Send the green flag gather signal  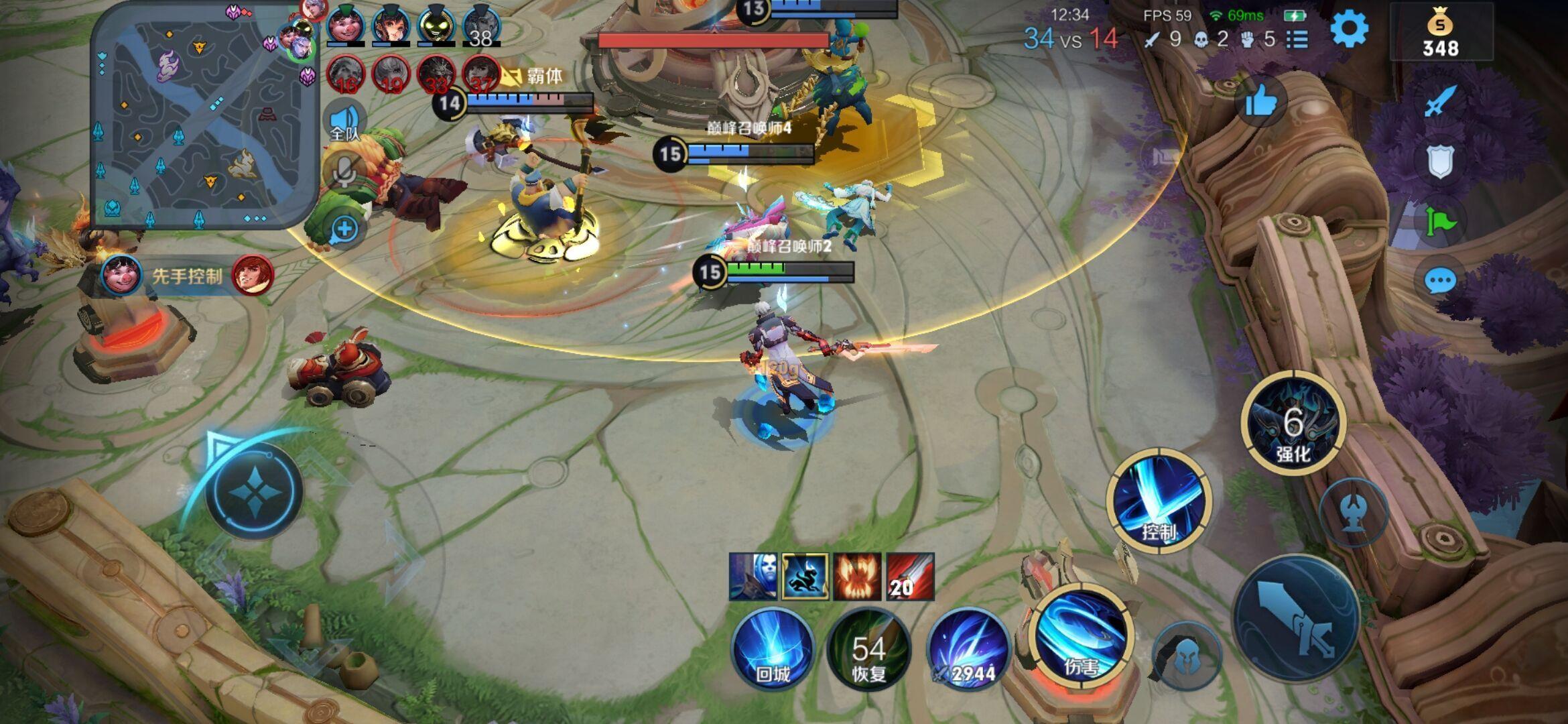(x=1439, y=222)
